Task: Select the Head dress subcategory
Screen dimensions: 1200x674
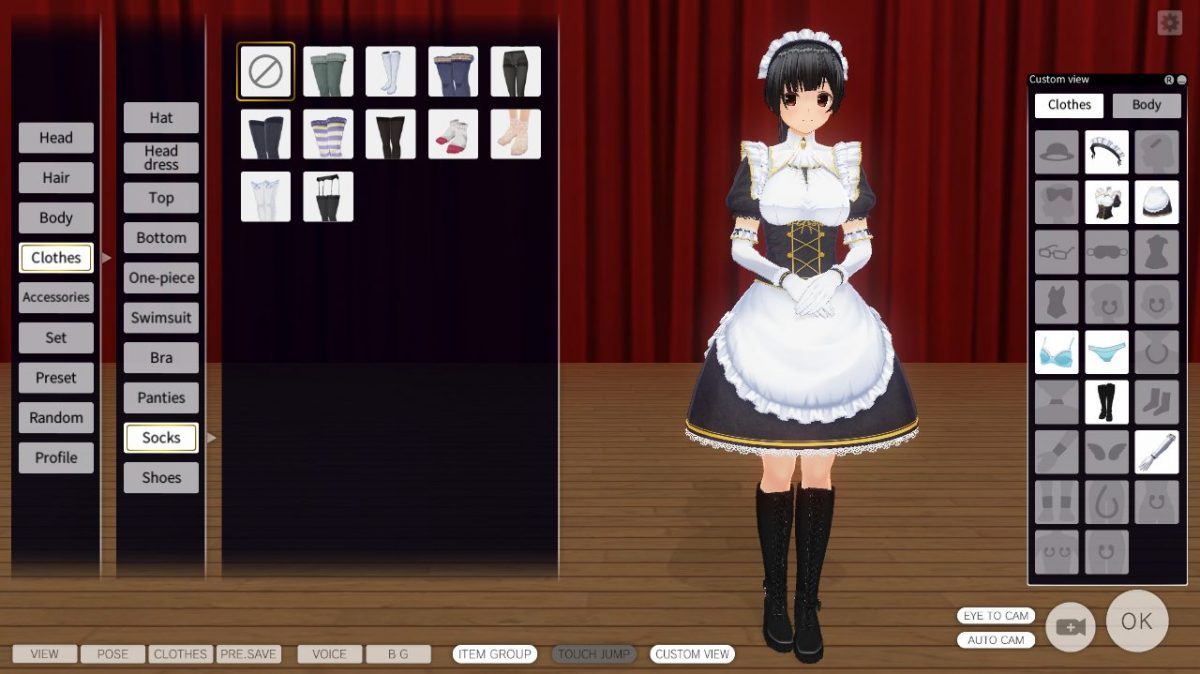Action: coord(161,158)
